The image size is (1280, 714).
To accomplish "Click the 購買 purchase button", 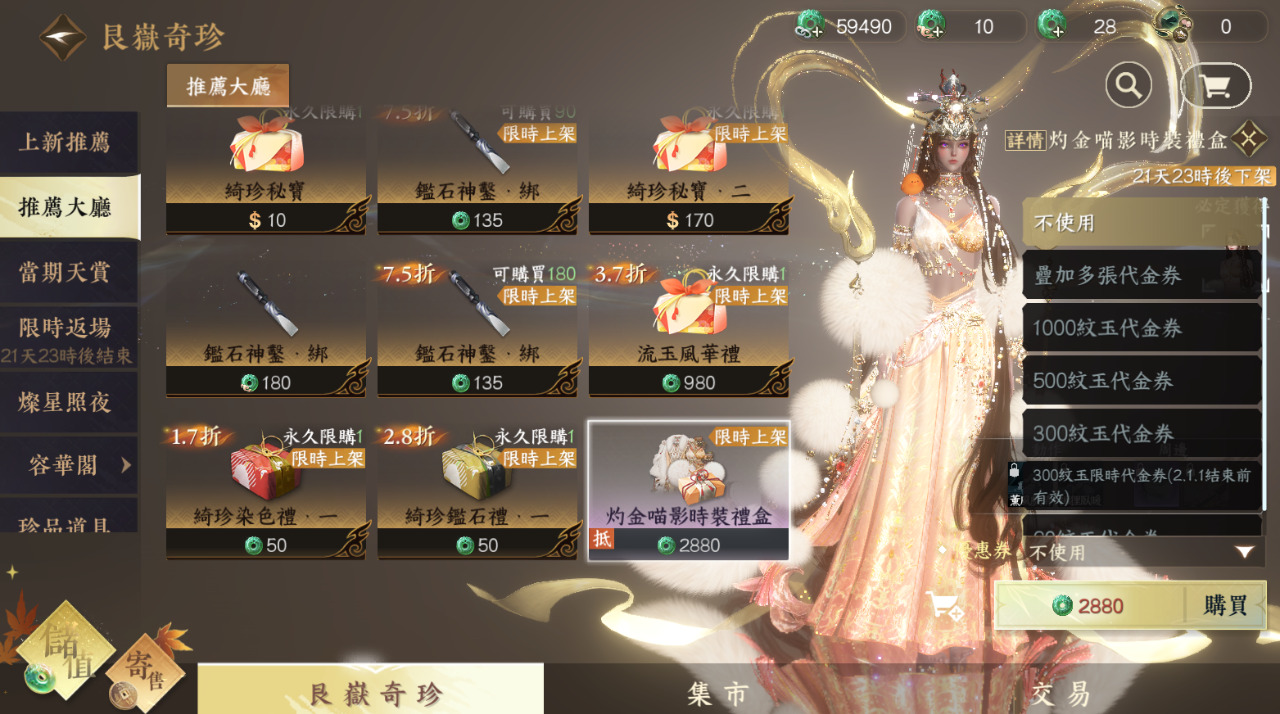I will 1225,606.
